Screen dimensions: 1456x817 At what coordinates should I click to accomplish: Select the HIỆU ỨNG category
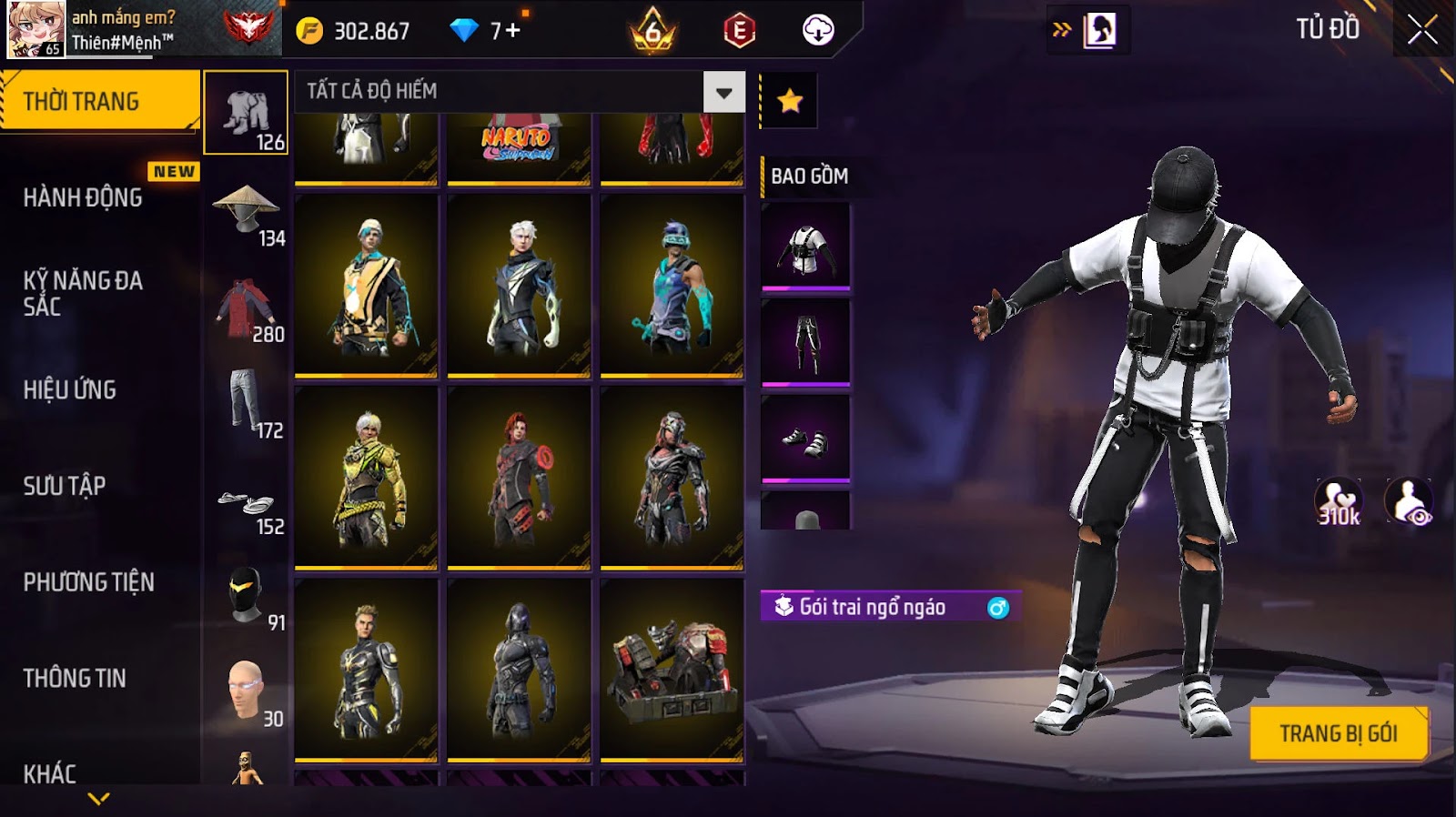(70, 389)
